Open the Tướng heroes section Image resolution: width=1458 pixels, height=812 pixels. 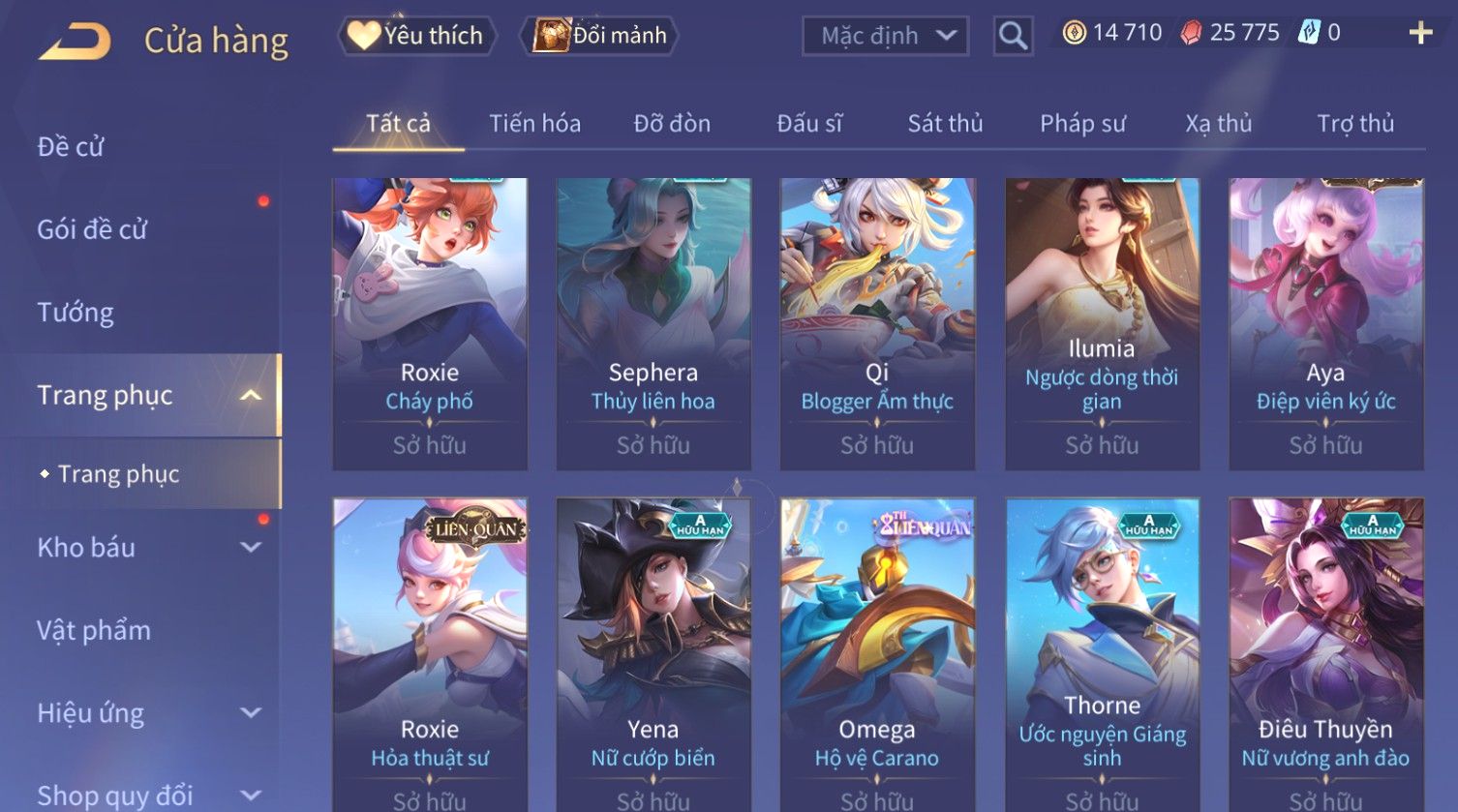tap(76, 313)
